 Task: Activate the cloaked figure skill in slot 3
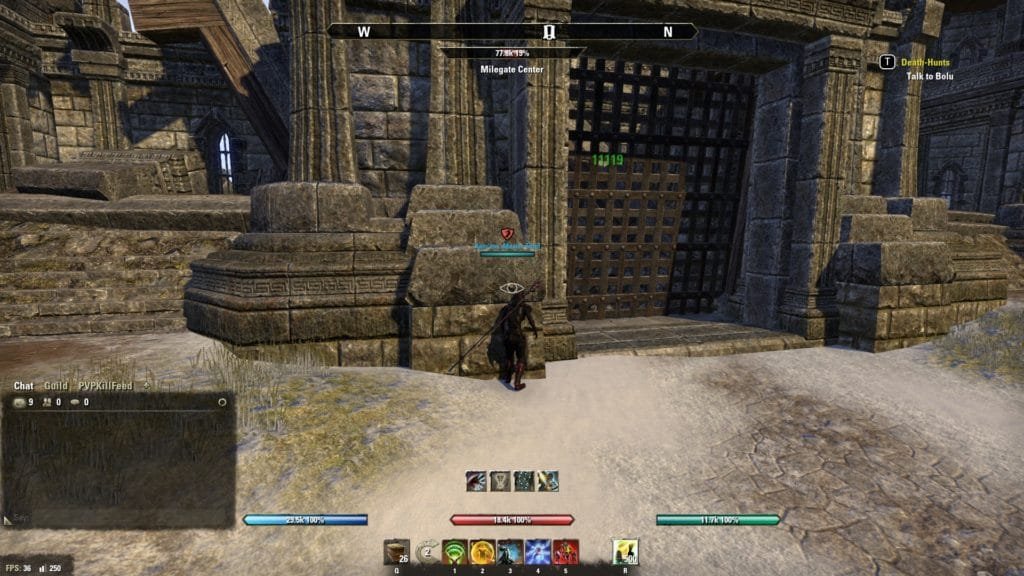coord(510,552)
